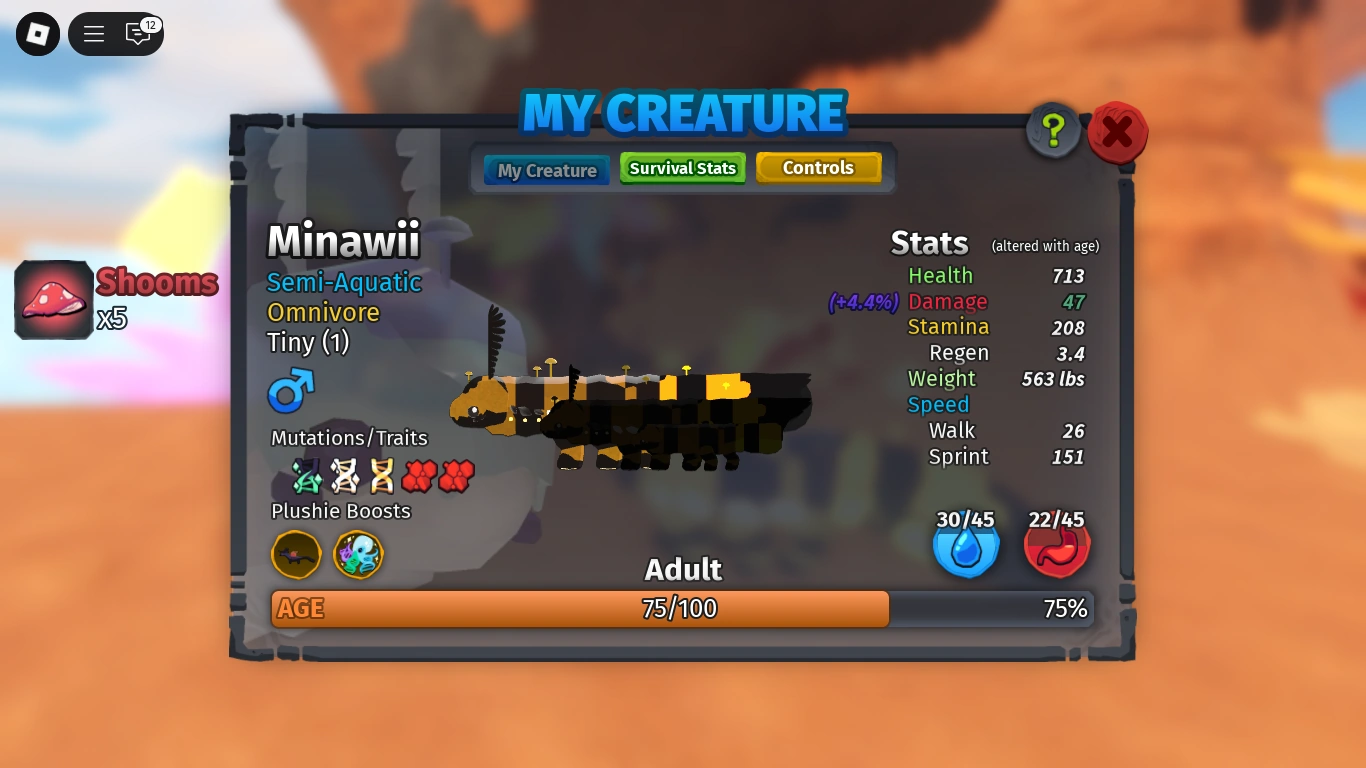Open the chat notification bubble
1366x768 pixels.
click(140, 33)
